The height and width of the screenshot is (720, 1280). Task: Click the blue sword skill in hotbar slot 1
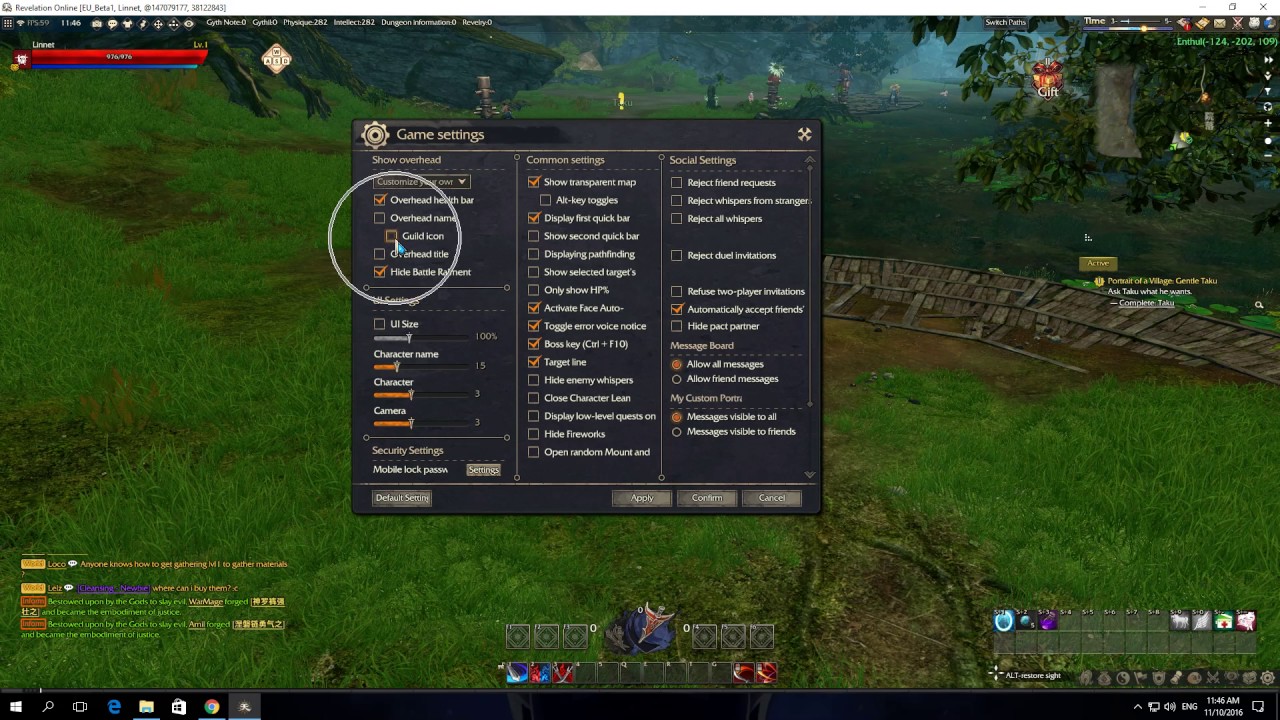tap(516, 673)
